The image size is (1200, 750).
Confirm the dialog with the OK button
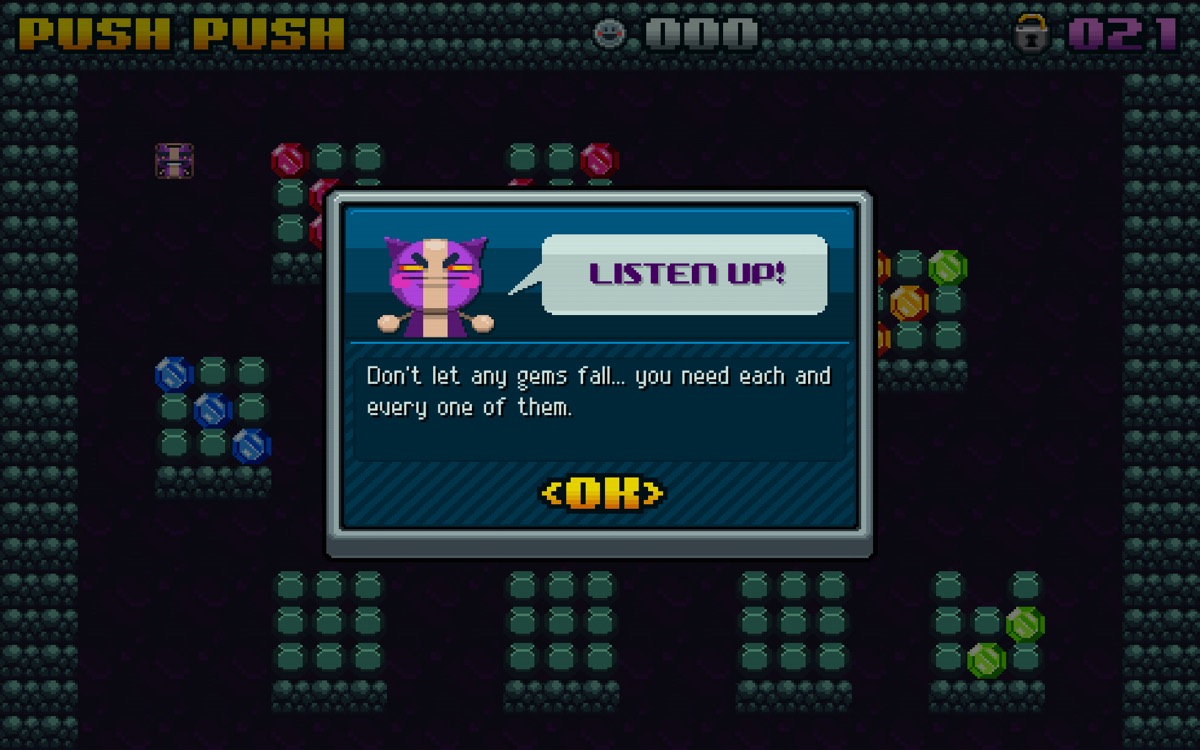(602, 493)
